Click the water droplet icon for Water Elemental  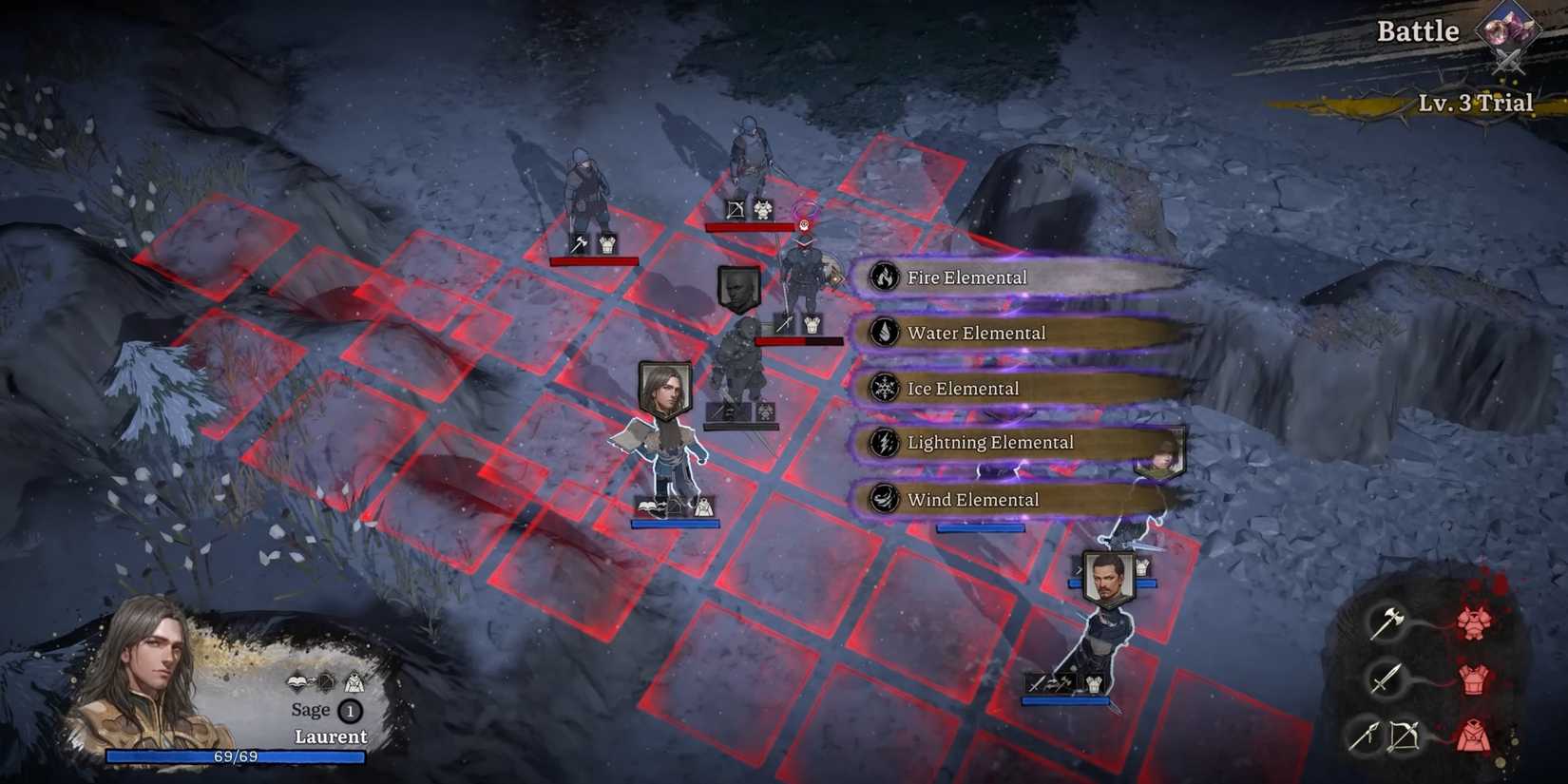(x=886, y=333)
